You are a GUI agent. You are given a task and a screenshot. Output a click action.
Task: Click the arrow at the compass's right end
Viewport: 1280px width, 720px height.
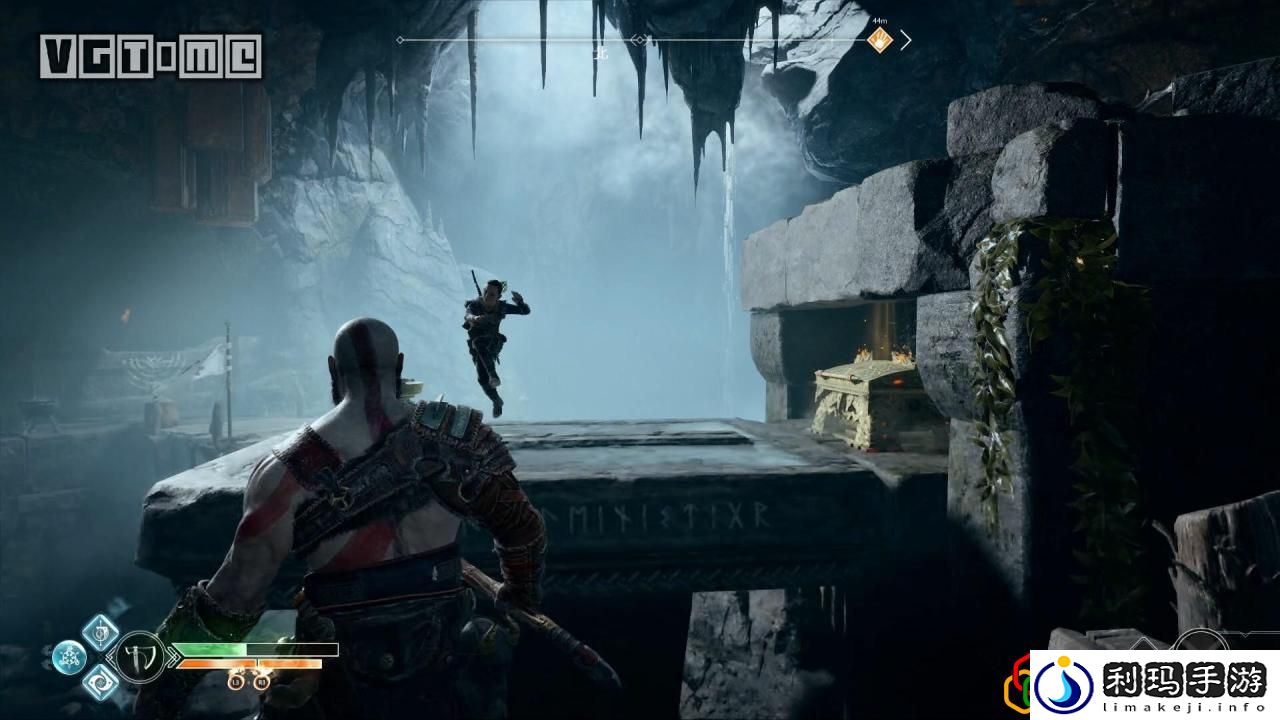(x=906, y=40)
